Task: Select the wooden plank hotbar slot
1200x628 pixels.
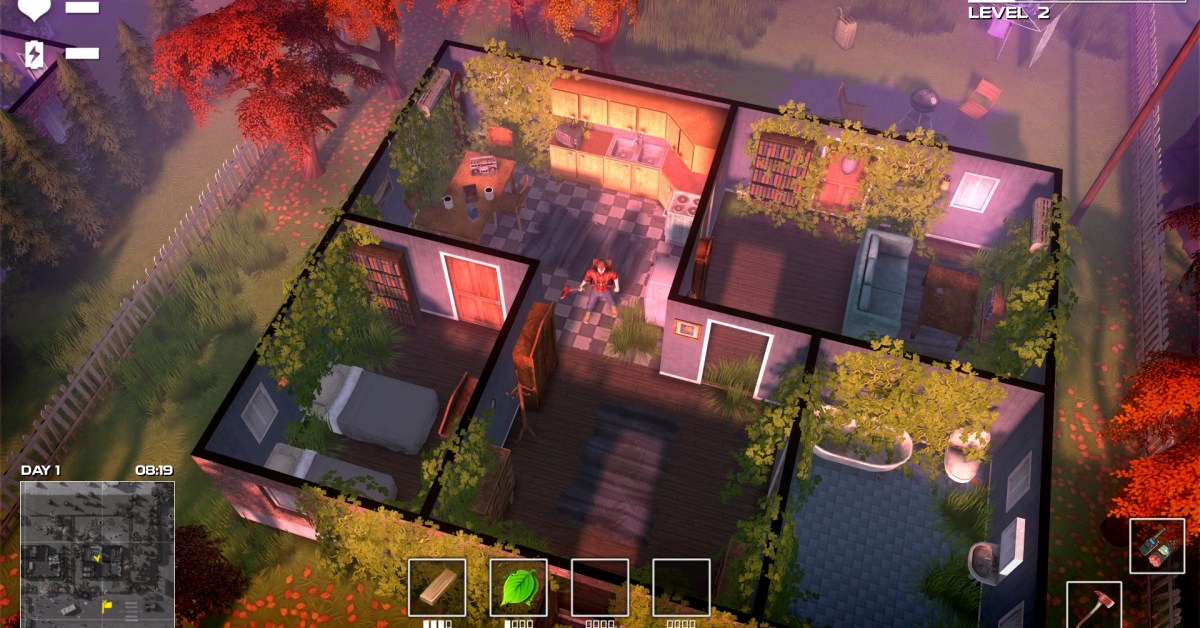Action: 437,587
